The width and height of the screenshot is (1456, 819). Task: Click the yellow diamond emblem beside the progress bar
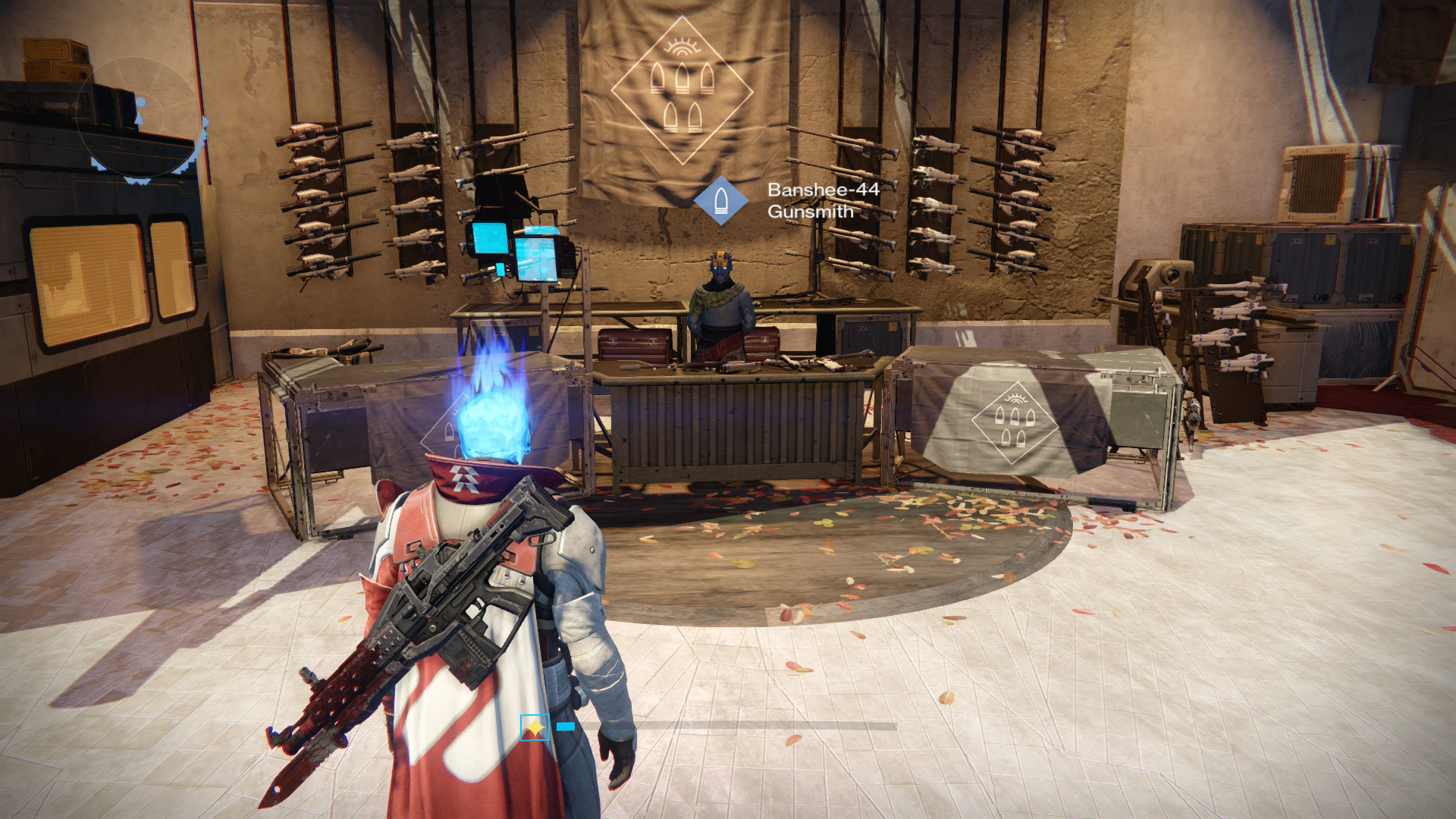pos(535,728)
